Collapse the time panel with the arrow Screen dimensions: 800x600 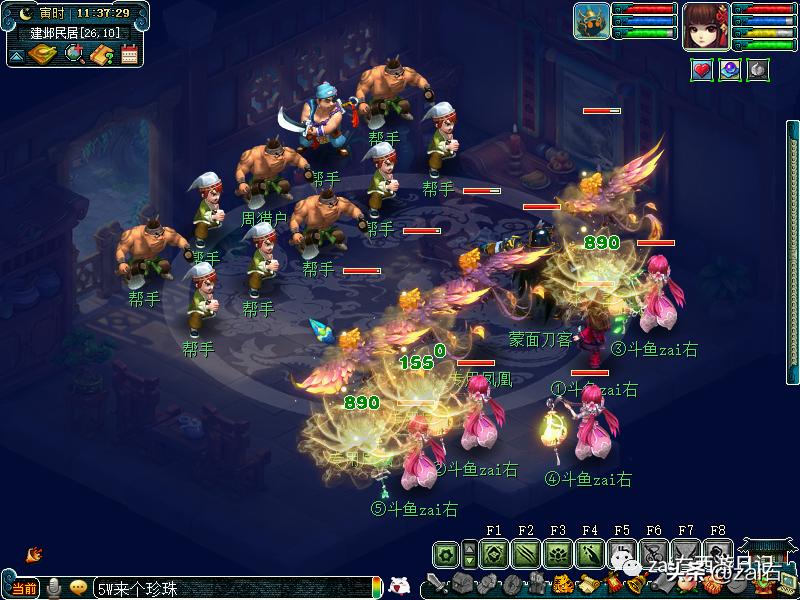(x=17, y=56)
